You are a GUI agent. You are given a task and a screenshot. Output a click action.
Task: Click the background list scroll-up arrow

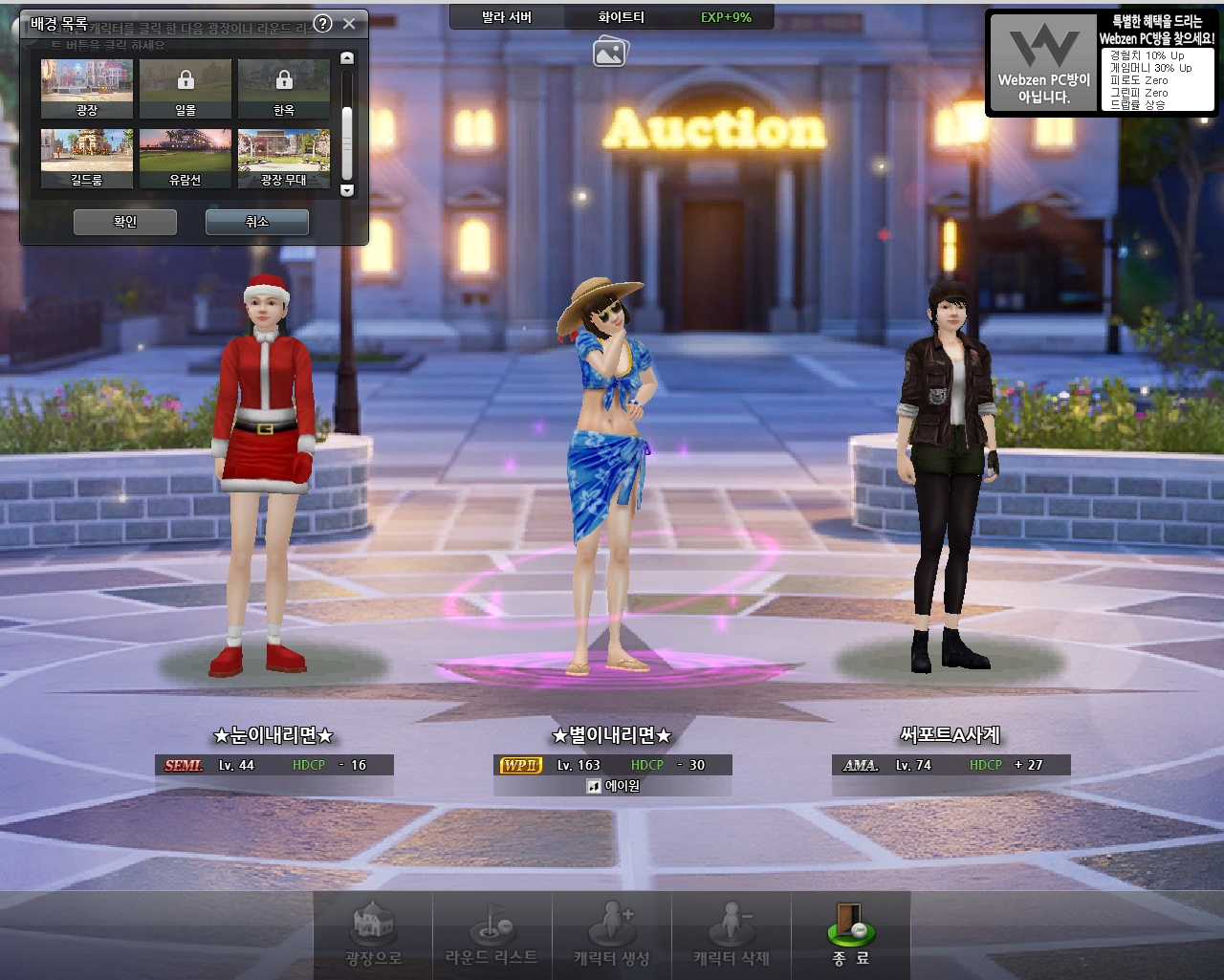347,58
